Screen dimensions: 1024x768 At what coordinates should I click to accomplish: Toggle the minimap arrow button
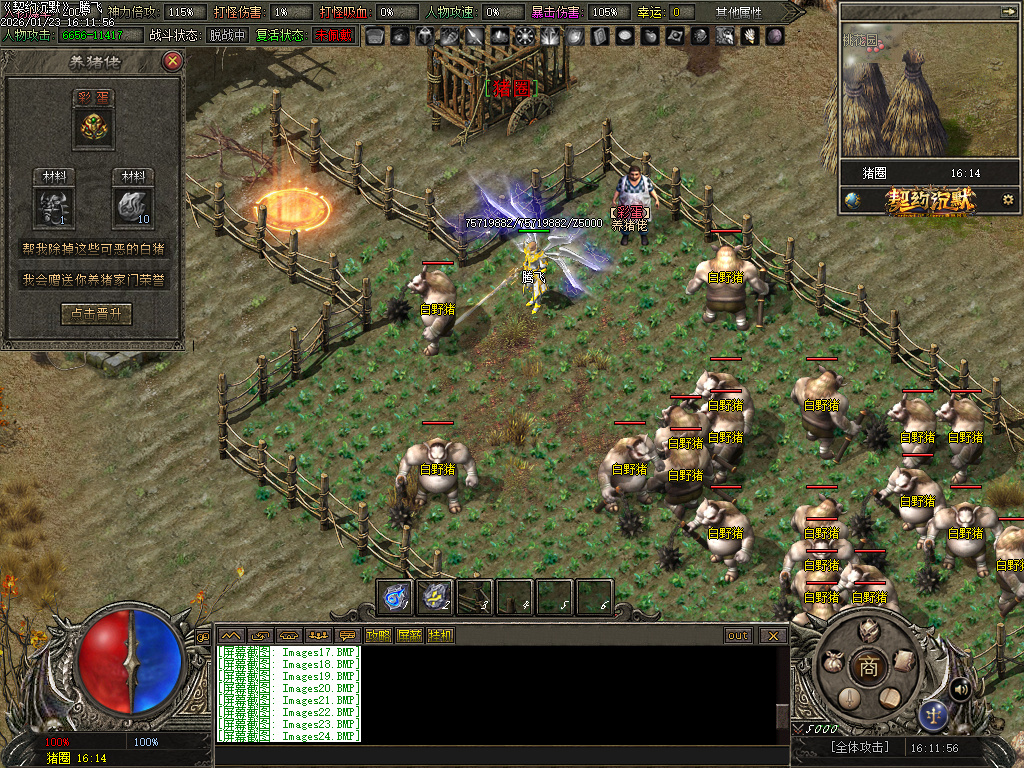pyautogui.click(x=1008, y=11)
